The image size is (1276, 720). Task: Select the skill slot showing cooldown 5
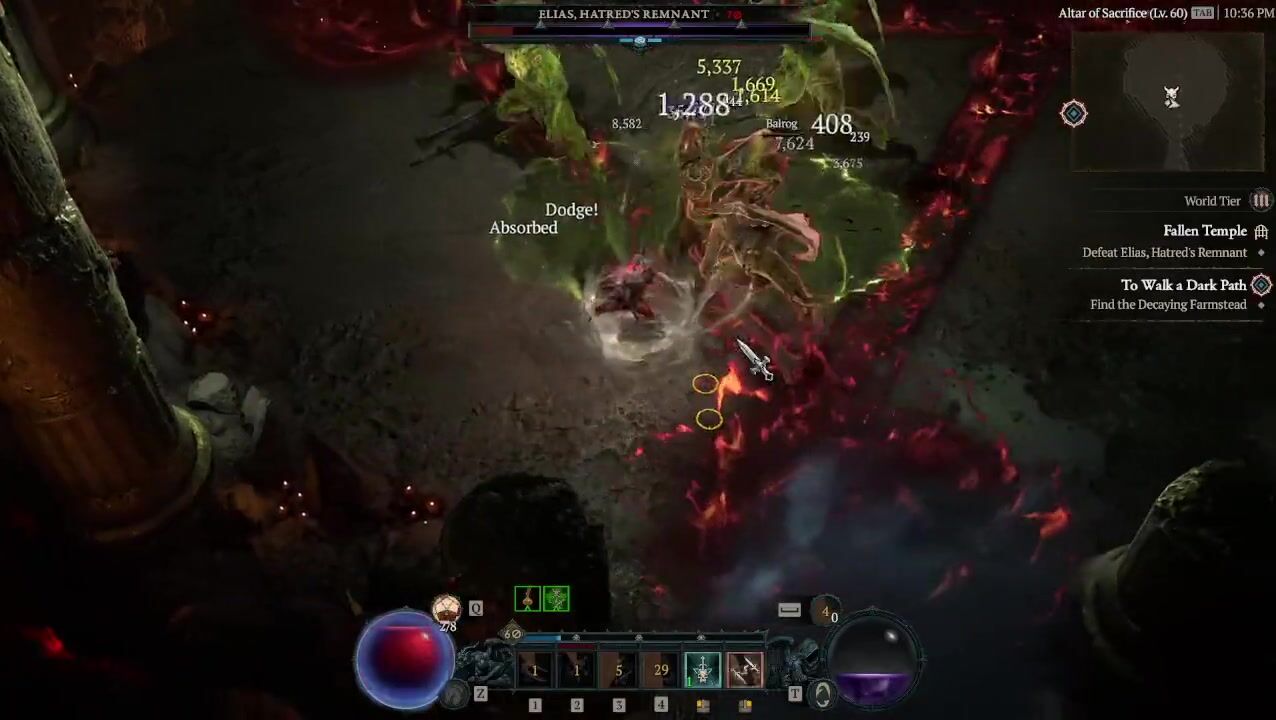click(618, 670)
